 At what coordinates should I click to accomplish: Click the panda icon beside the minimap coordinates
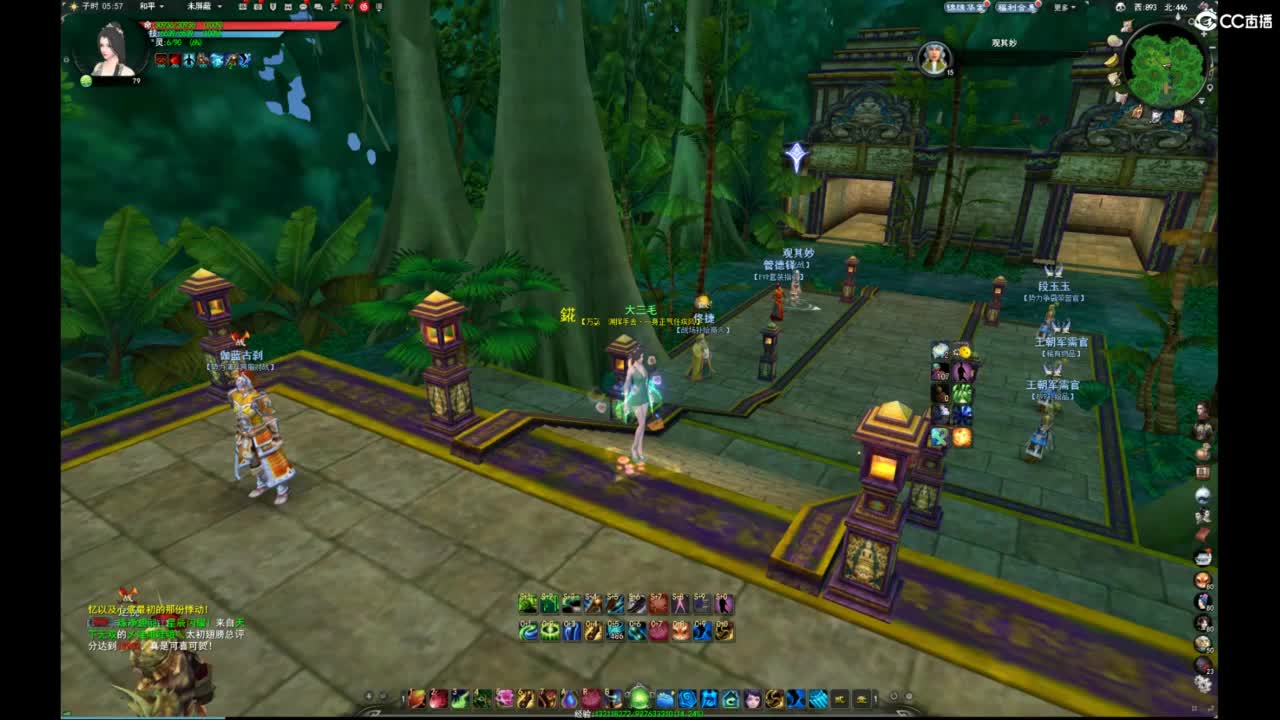click(1120, 7)
